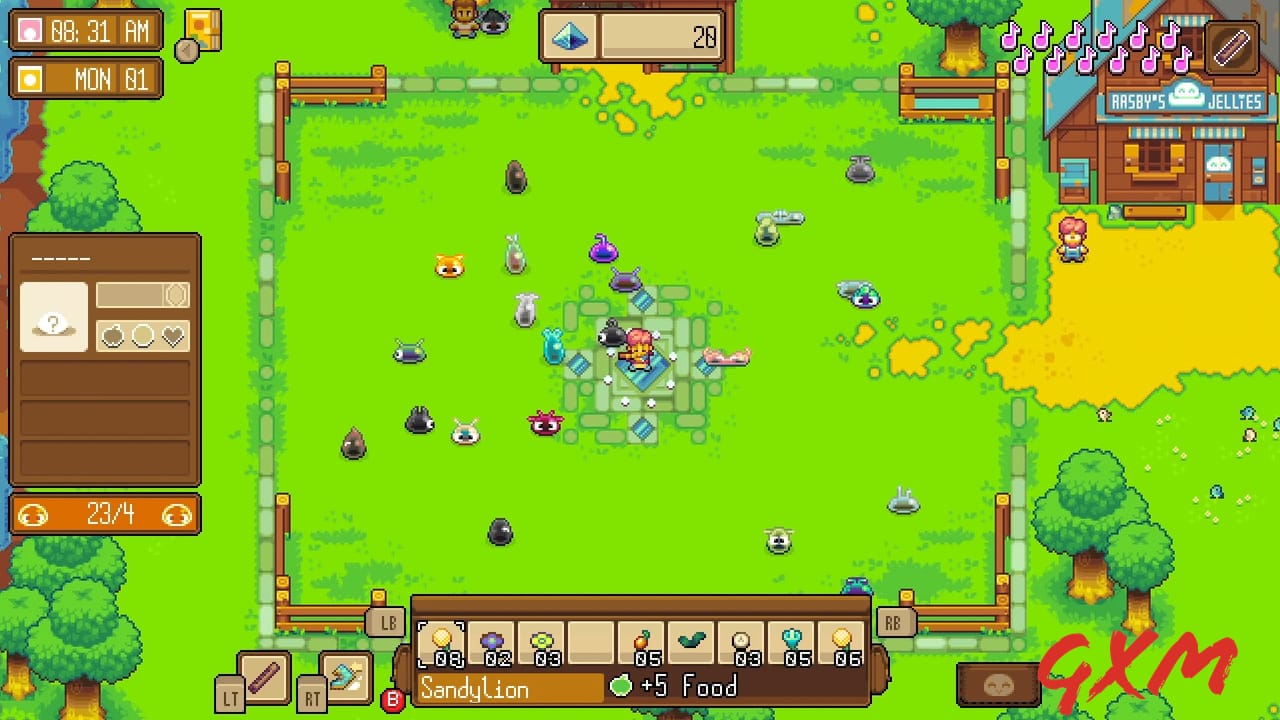Select the orange fruit item with count 05
The height and width of the screenshot is (720, 1280).
point(643,643)
